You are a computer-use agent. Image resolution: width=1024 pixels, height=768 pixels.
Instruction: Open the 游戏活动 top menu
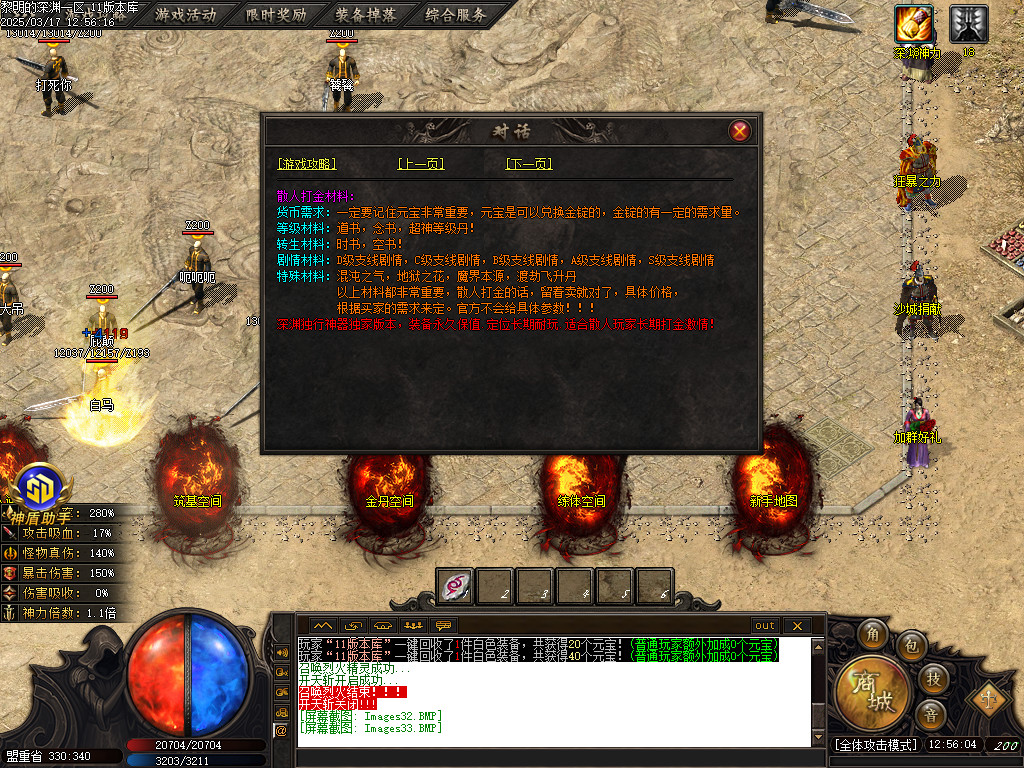pos(186,15)
